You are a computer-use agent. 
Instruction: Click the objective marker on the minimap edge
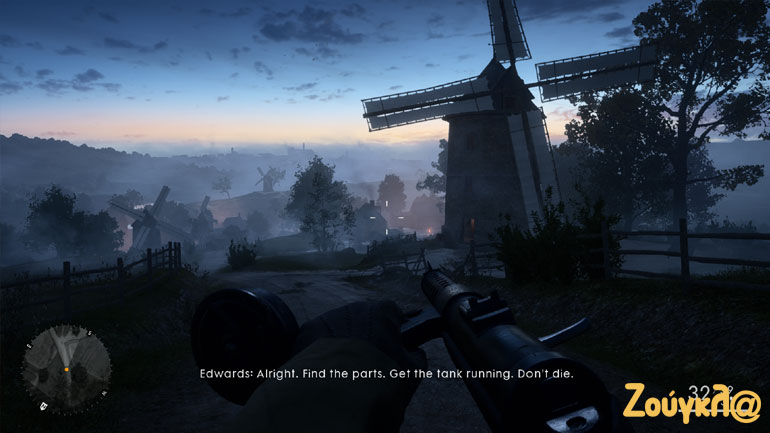(x=44, y=406)
